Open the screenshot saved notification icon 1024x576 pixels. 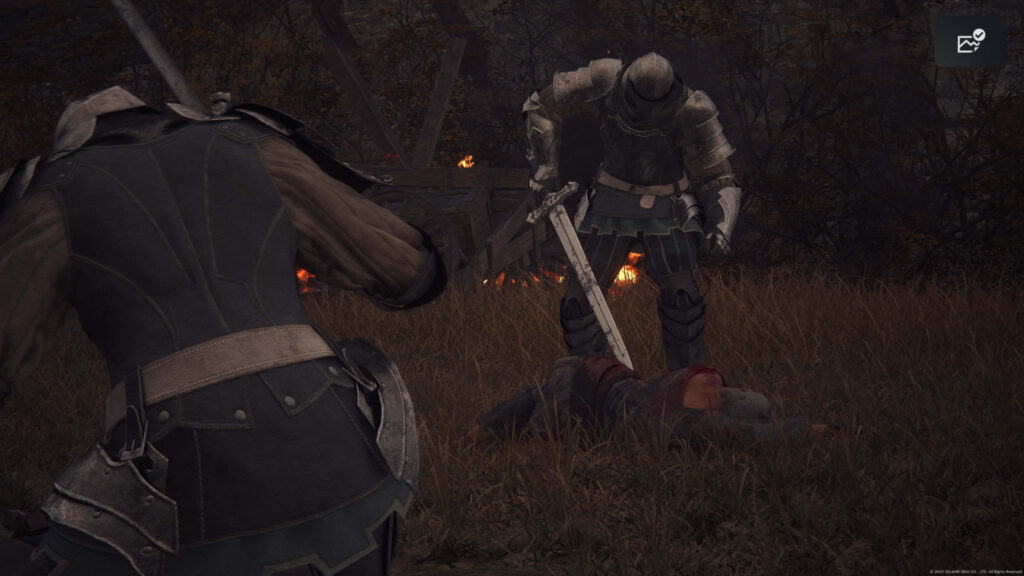(970, 41)
